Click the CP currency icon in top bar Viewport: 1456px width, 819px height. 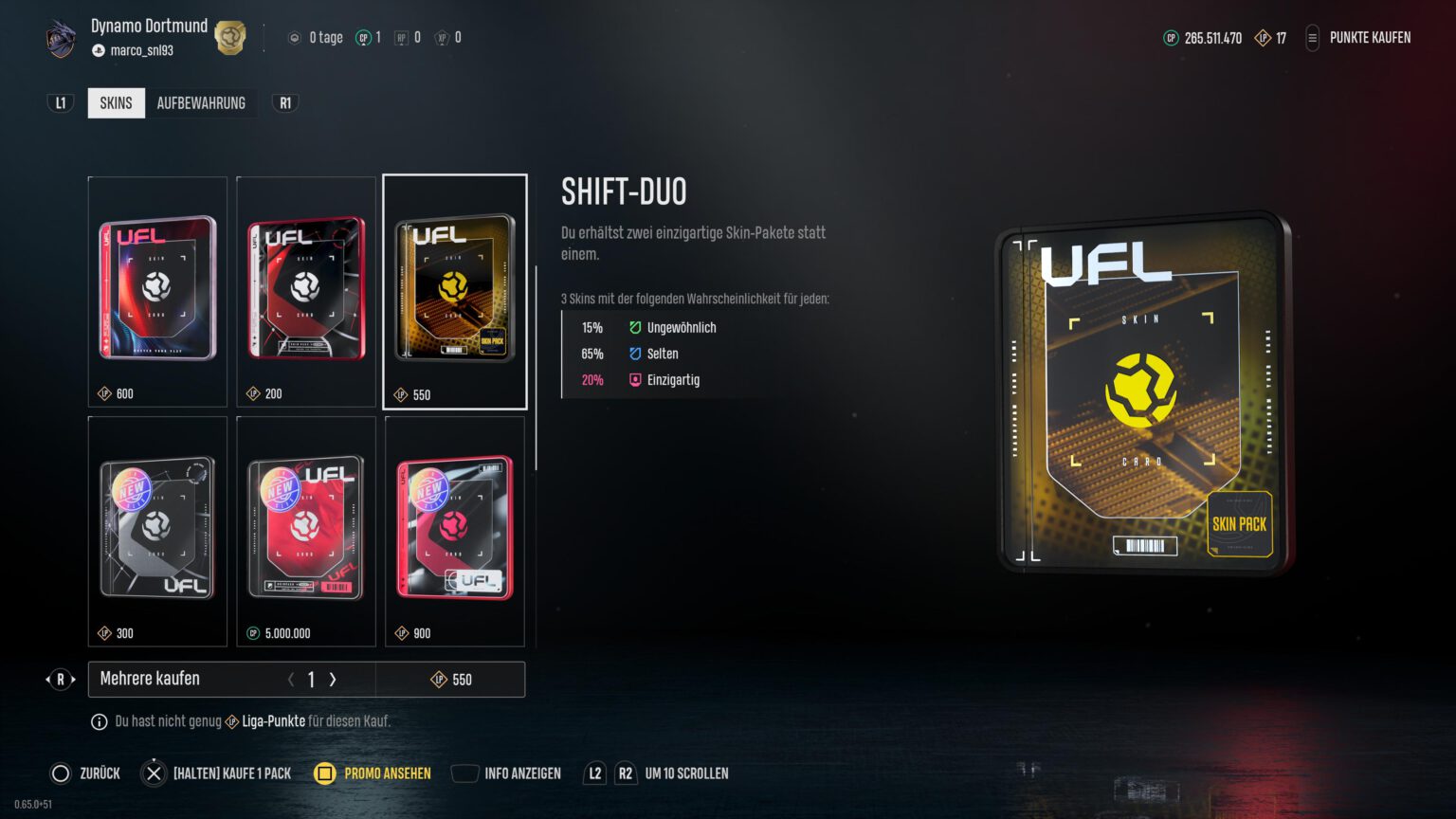tap(1171, 38)
